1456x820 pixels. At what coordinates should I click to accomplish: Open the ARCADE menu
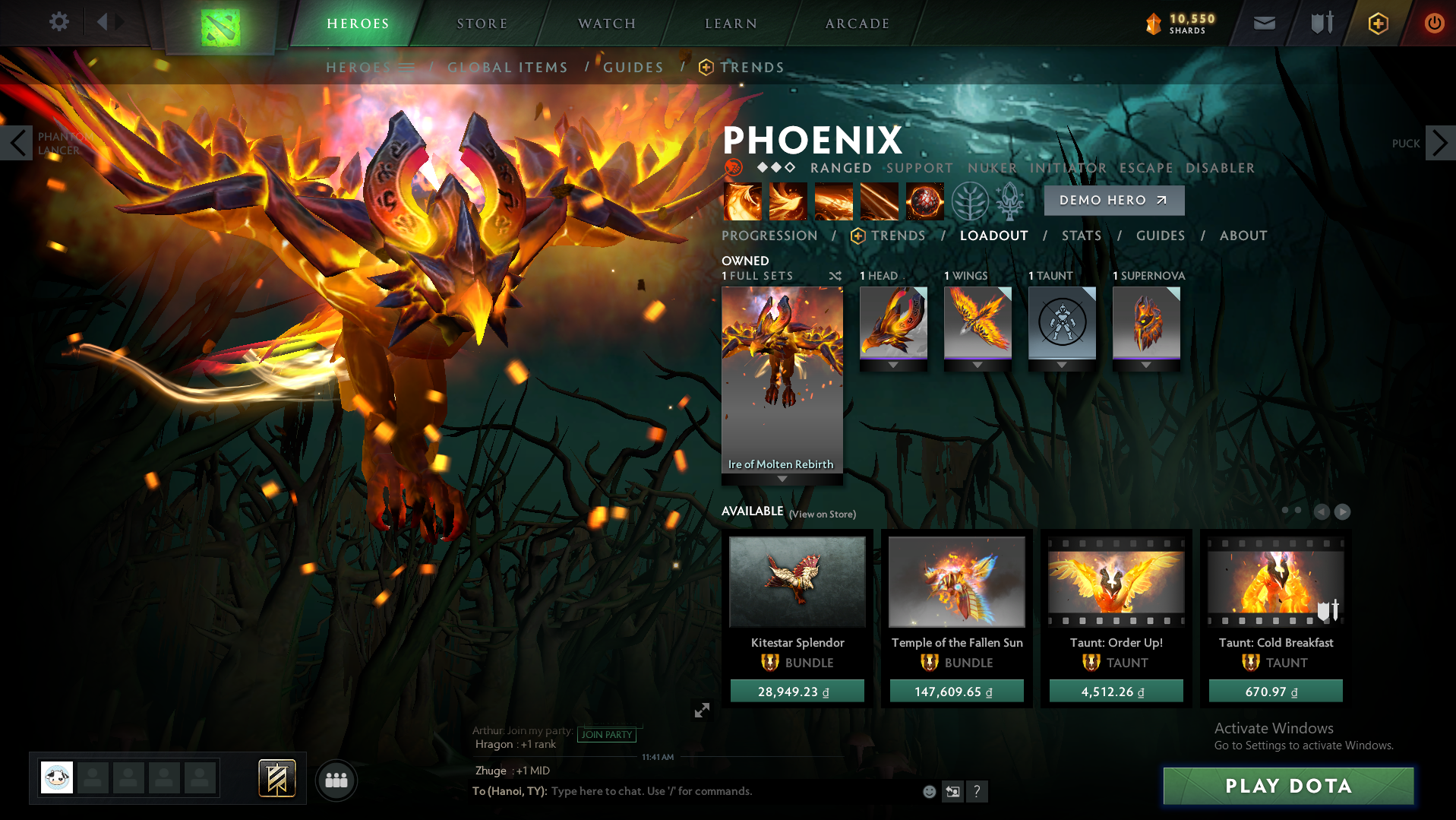pos(857,23)
